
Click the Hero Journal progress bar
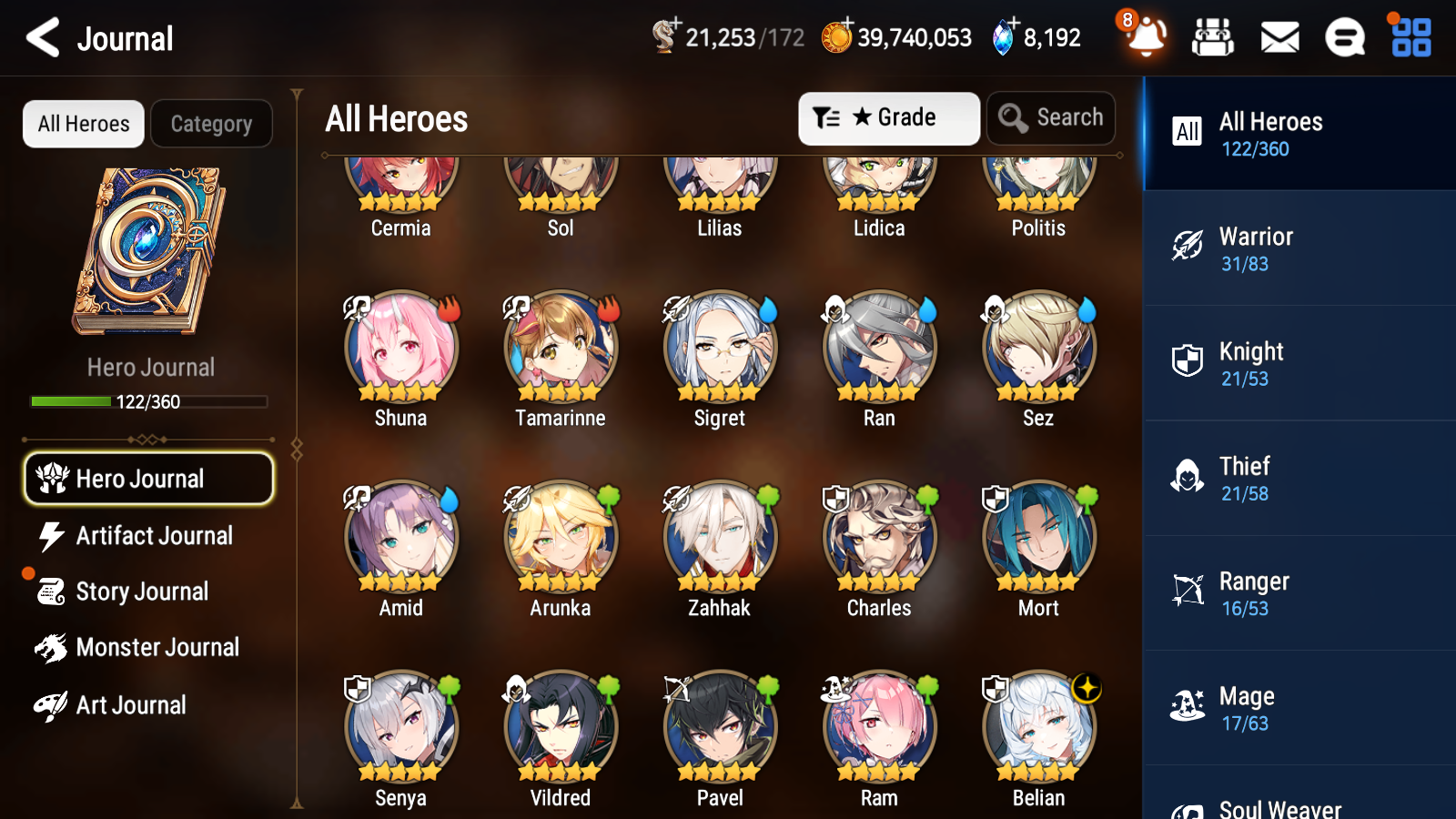coord(148,400)
